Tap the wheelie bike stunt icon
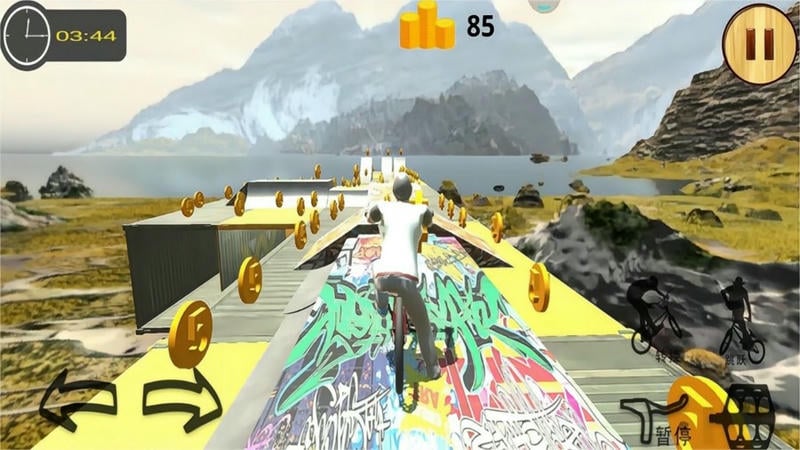The width and height of the screenshot is (800, 450). click(x=655, y=322)
